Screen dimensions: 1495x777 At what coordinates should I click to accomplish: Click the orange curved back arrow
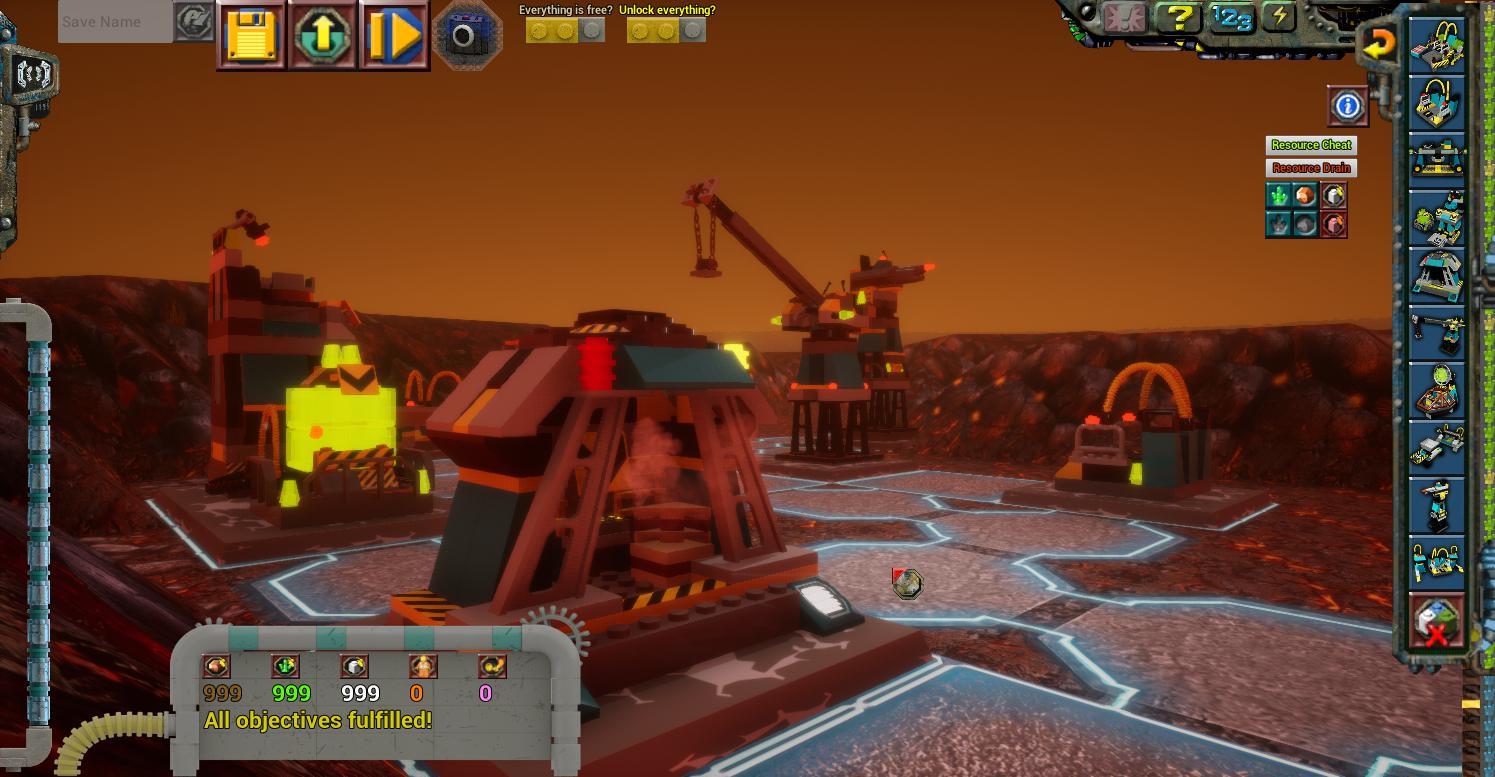(1378, 43)
